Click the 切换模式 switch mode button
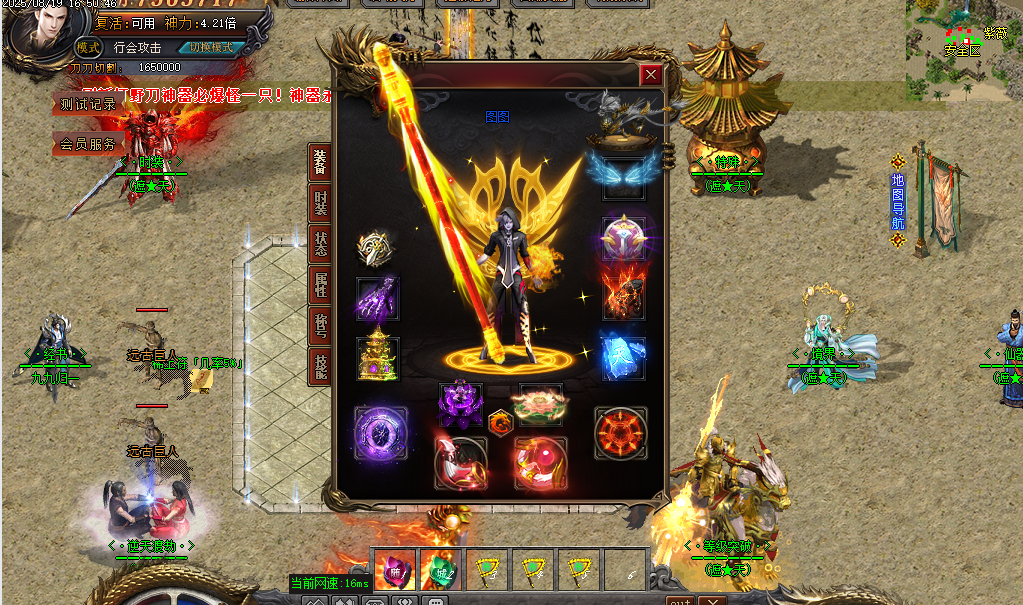The image size is (1023, 605). 211,47
